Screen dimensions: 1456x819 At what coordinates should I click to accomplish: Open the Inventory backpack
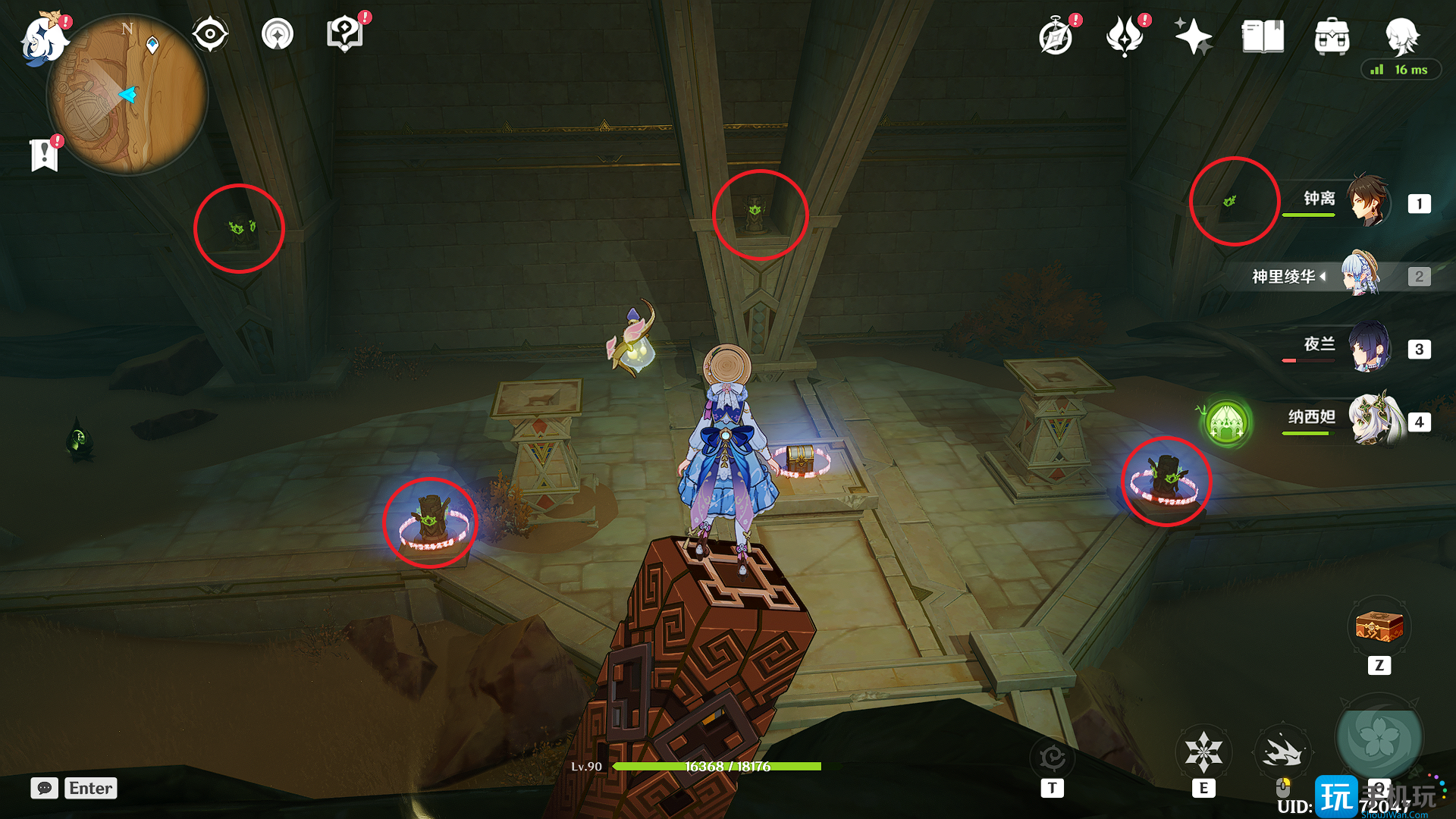pyautogui.click(x=1332, y=36)
